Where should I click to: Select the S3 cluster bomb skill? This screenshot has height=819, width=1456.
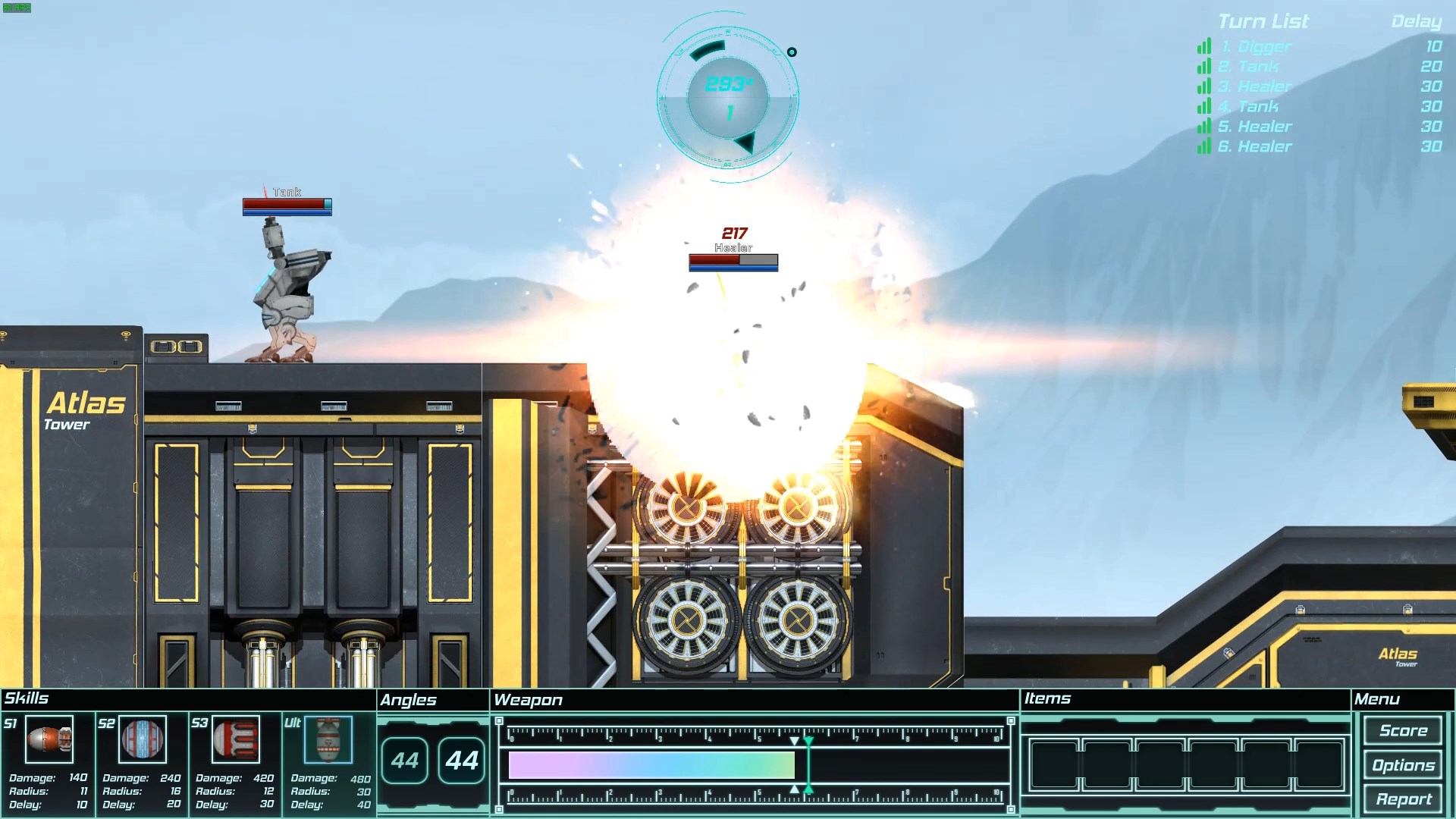pos(235,739)
